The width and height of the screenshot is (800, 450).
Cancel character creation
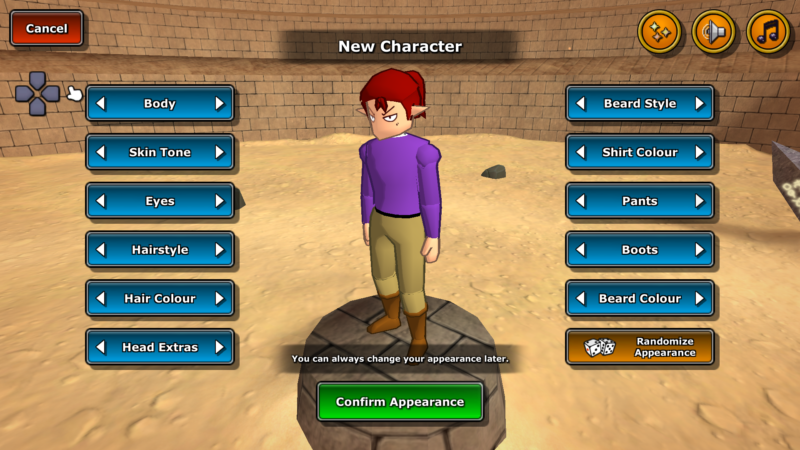coord(46,29)
